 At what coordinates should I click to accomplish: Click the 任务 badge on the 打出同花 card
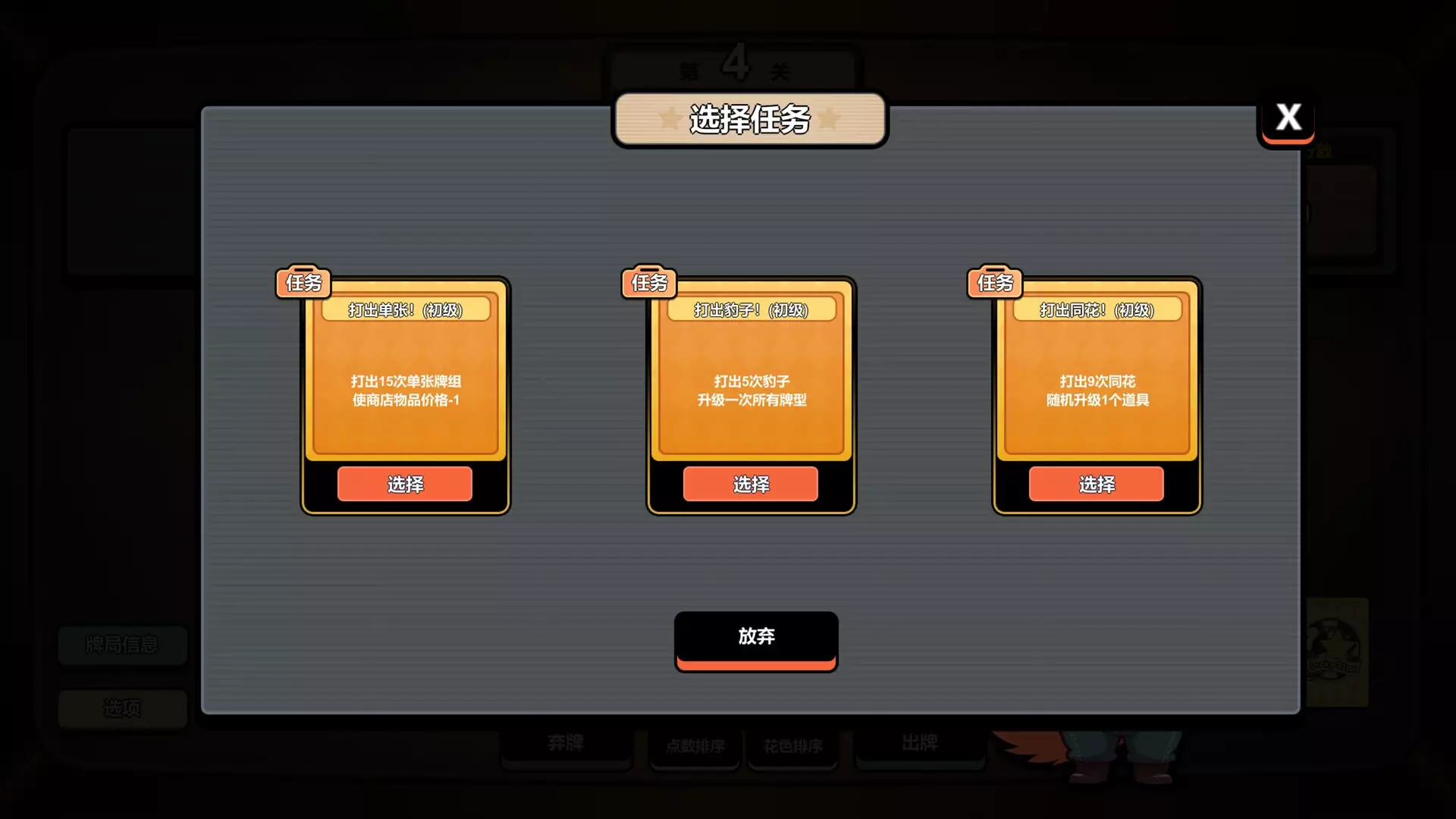coord(994,282)
